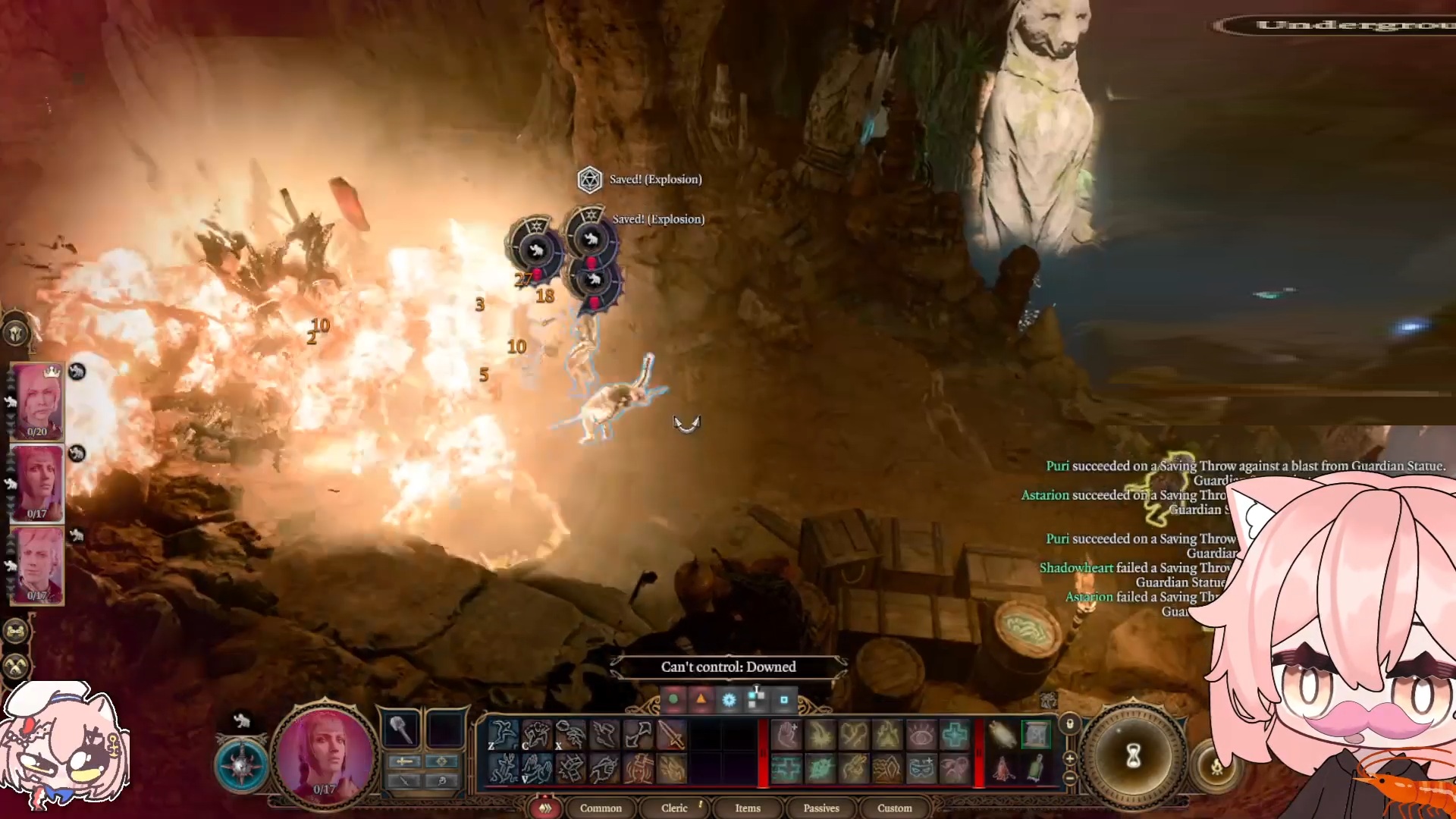Image resolution: width=1456 pixels, height=819 pixels.
Task: Switch to the Custom hotbar tab
Action: pyautogui.click(x=894, y=808)
